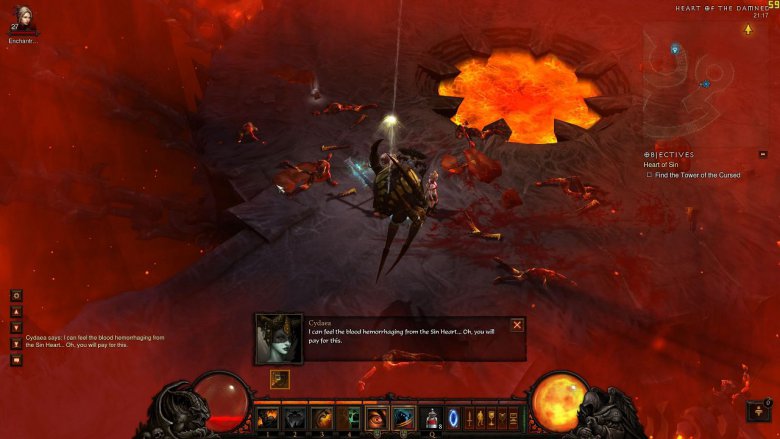This screenshot has height=439, width=780.
Task: Open the chat speech bubble button
Action: (x=16, y=360)
